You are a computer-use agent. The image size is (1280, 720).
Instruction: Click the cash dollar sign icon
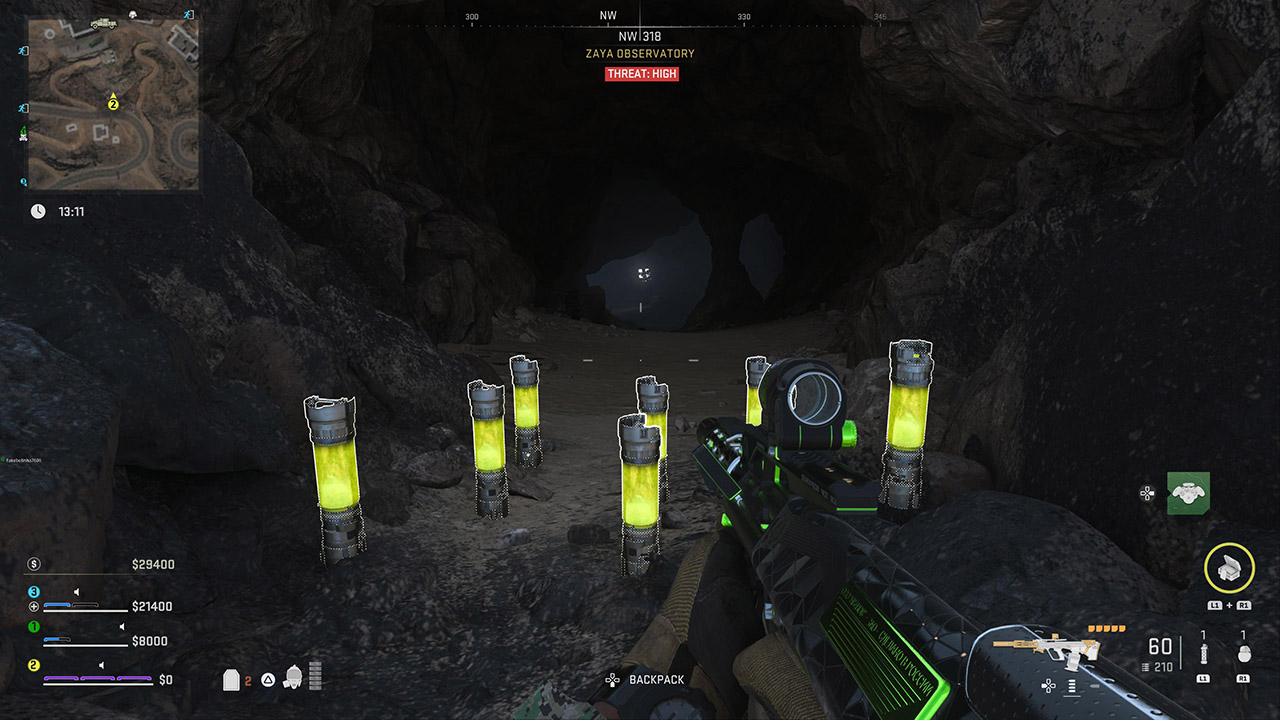click(x=34, y=564)
